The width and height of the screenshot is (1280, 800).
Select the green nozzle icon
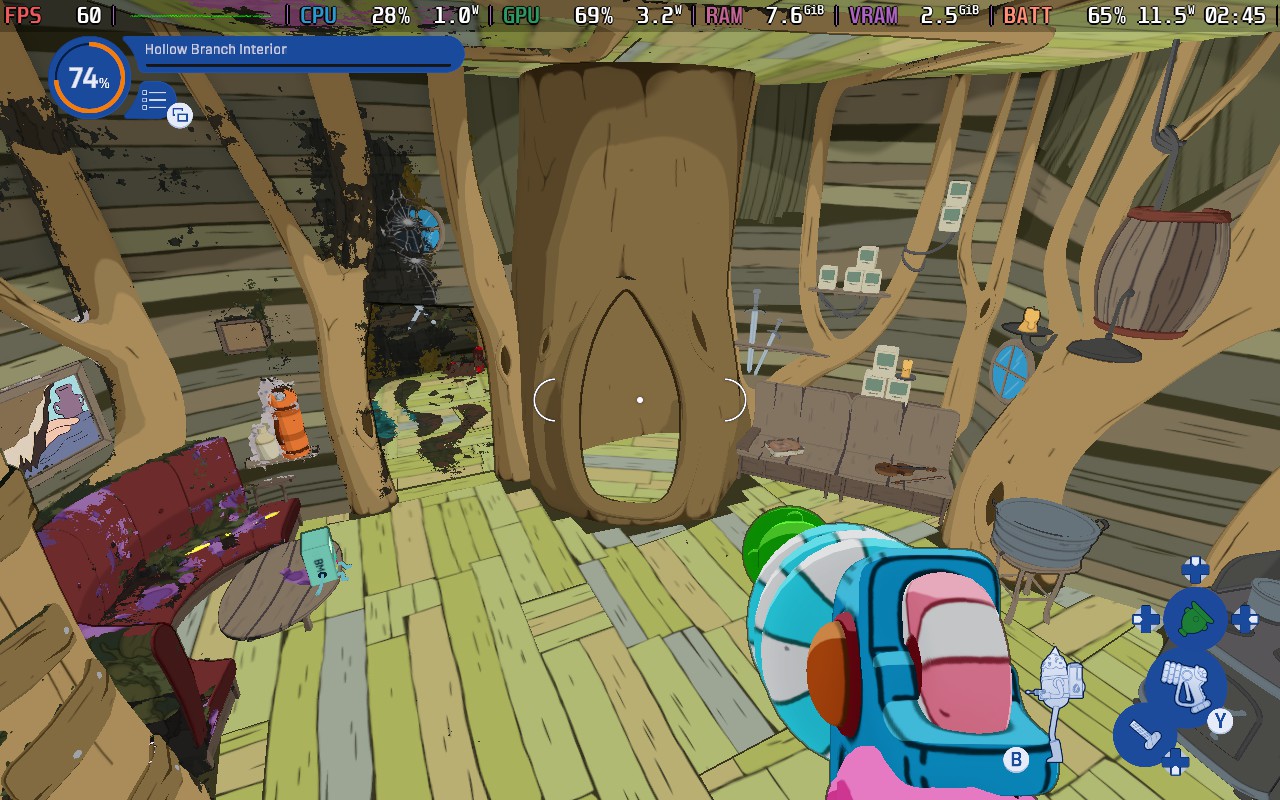pos(1194,619)
